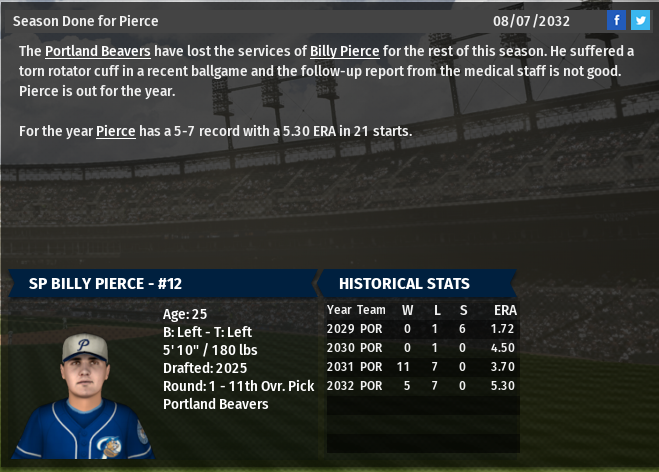Open Billy Pierce's player profile link
The image size is (659, 472).
coord(344,51)
